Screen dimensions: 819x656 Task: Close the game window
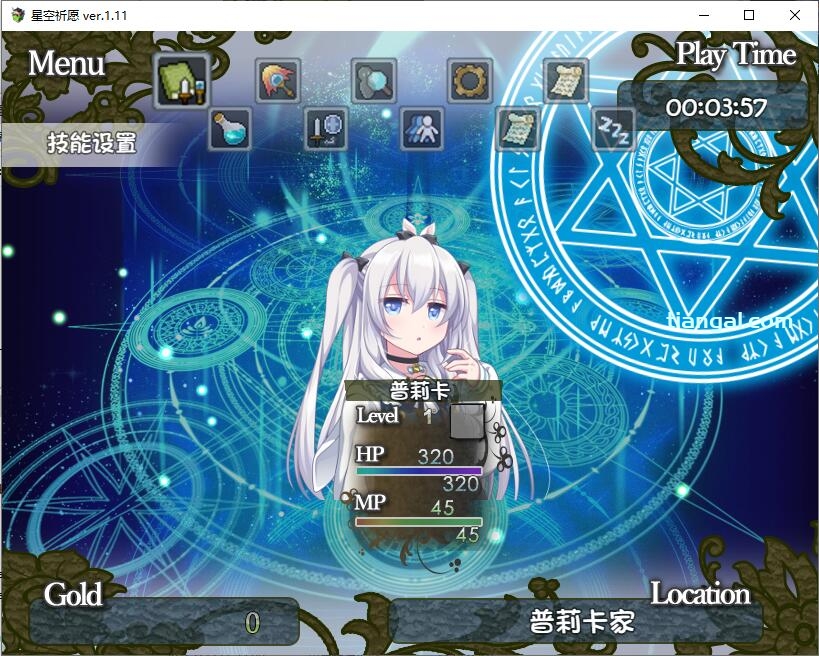[795, 15]
